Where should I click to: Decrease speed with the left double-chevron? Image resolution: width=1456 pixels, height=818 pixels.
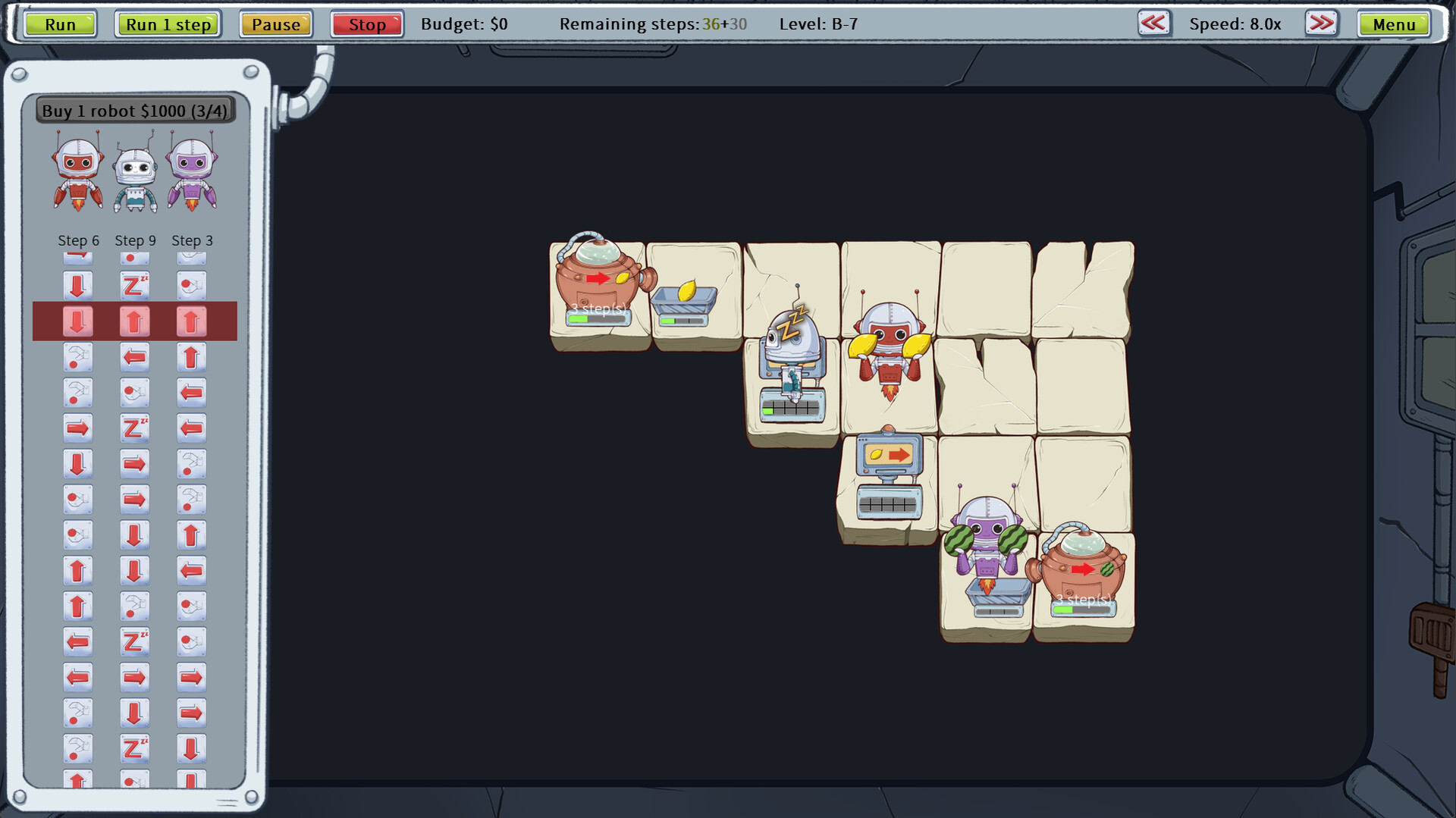[1152, 24]
